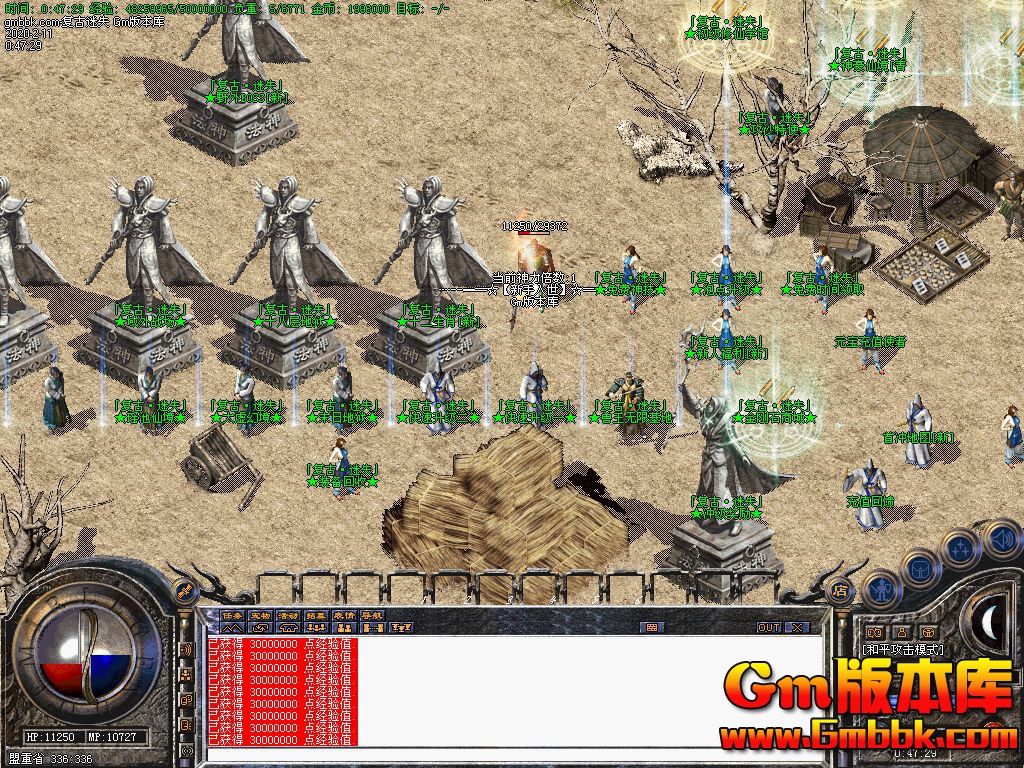Click the single-person icon above attack mode
The width and height of the screenshot is (1024, 768).
(x=900, y=632)
